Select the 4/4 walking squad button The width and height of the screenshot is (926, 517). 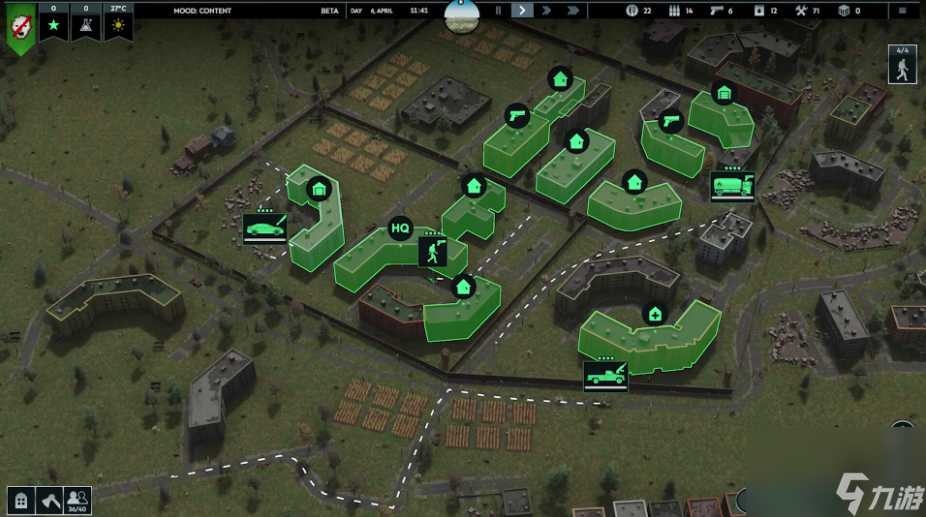pos(903,66)
